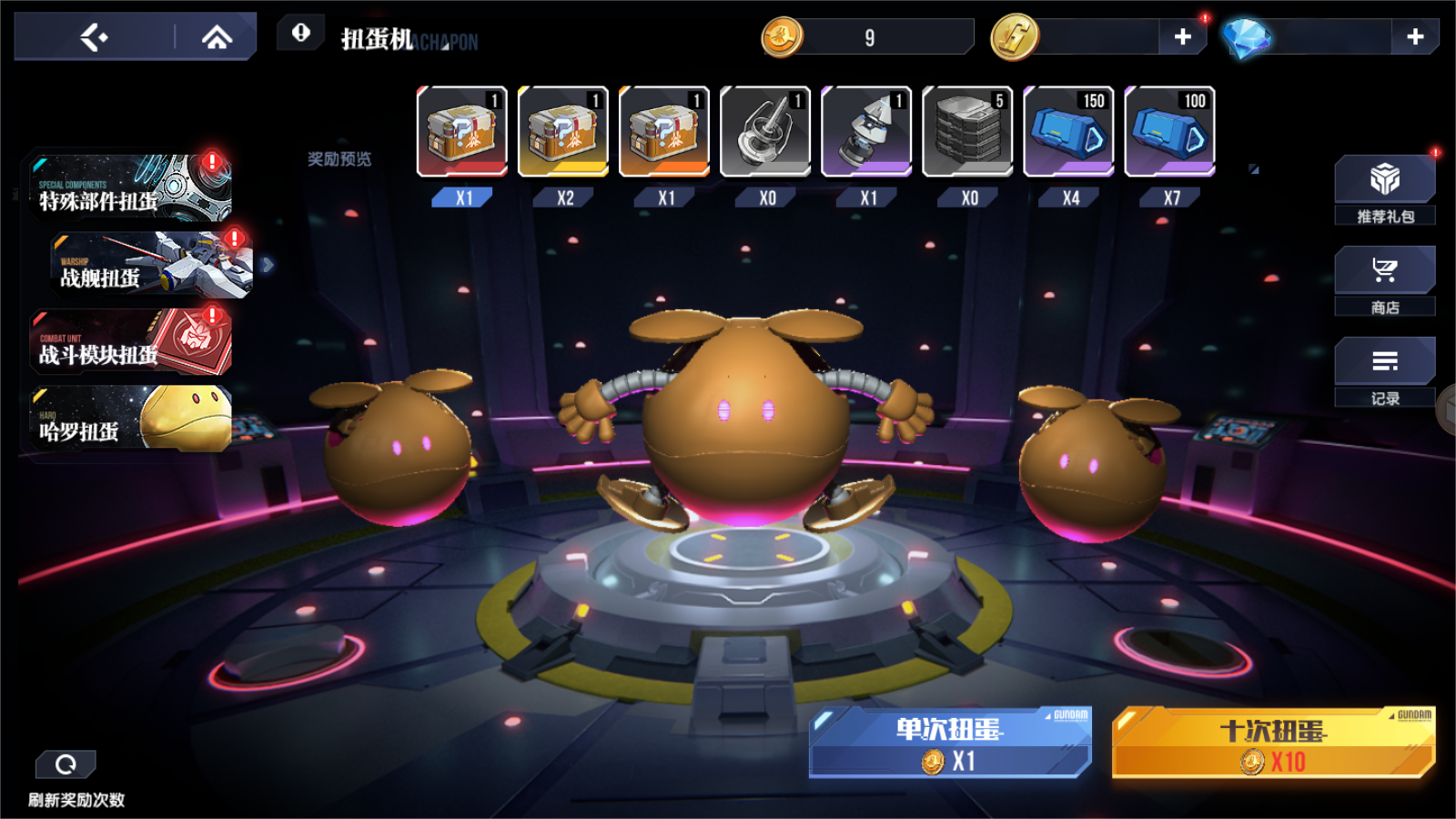
Task: Select the 哈罗扭蛋 tab
Action: pos(130,419)
